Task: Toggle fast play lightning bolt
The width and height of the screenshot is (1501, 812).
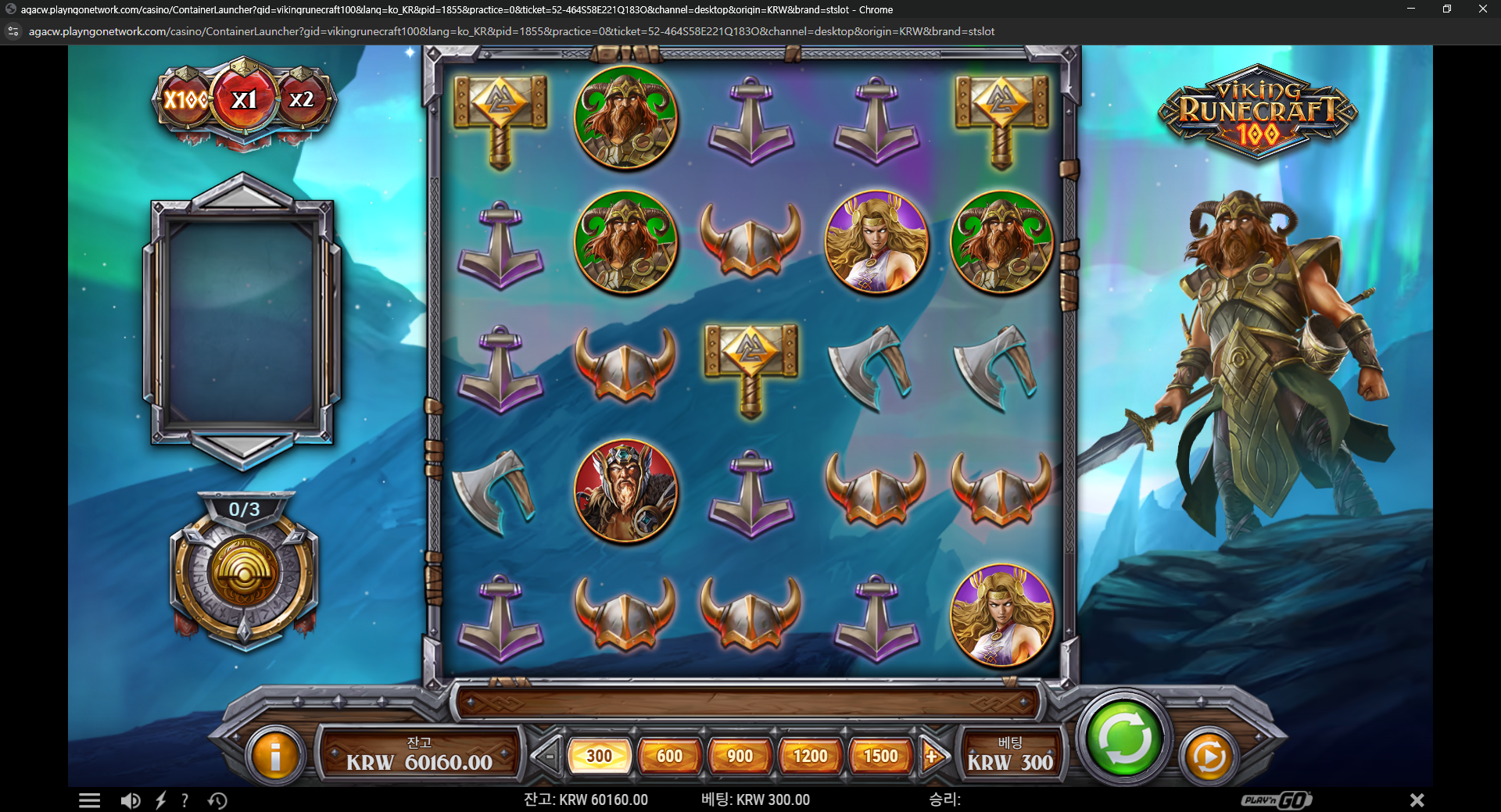Action: click(161, 800)
